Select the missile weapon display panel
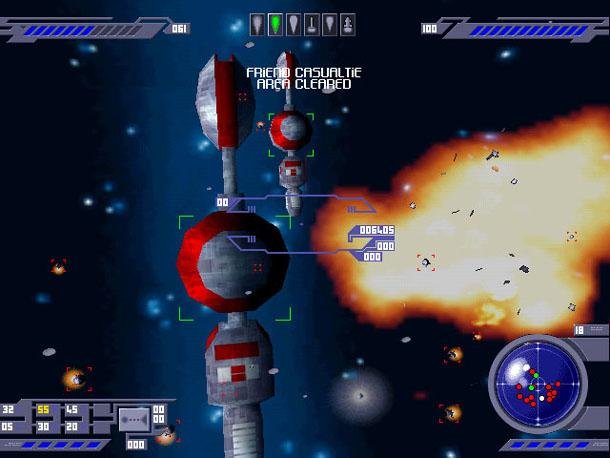 click(134, 418)
